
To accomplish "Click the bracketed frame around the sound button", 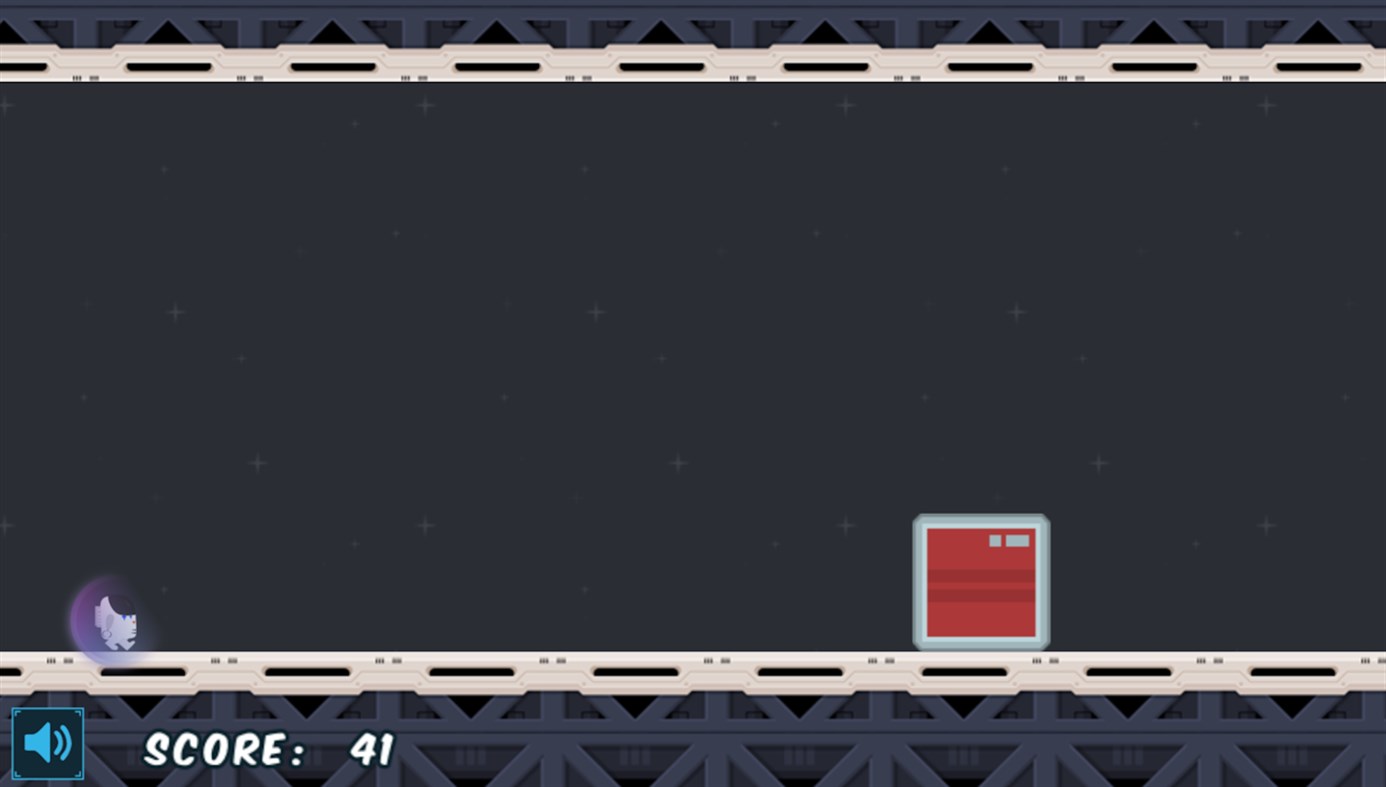I will [x=17, y=710].
